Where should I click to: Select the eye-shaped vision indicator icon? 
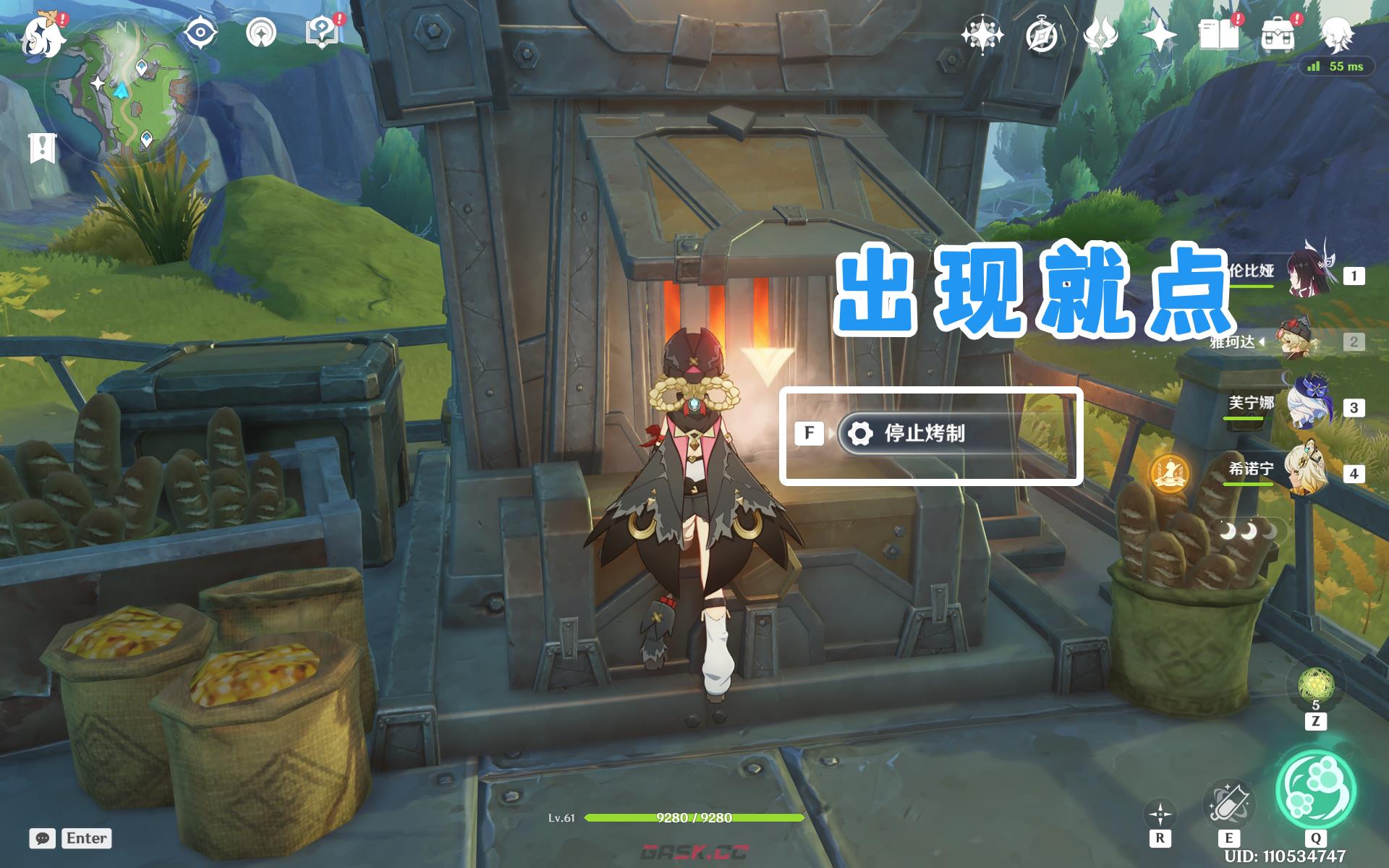coord(199,32)
